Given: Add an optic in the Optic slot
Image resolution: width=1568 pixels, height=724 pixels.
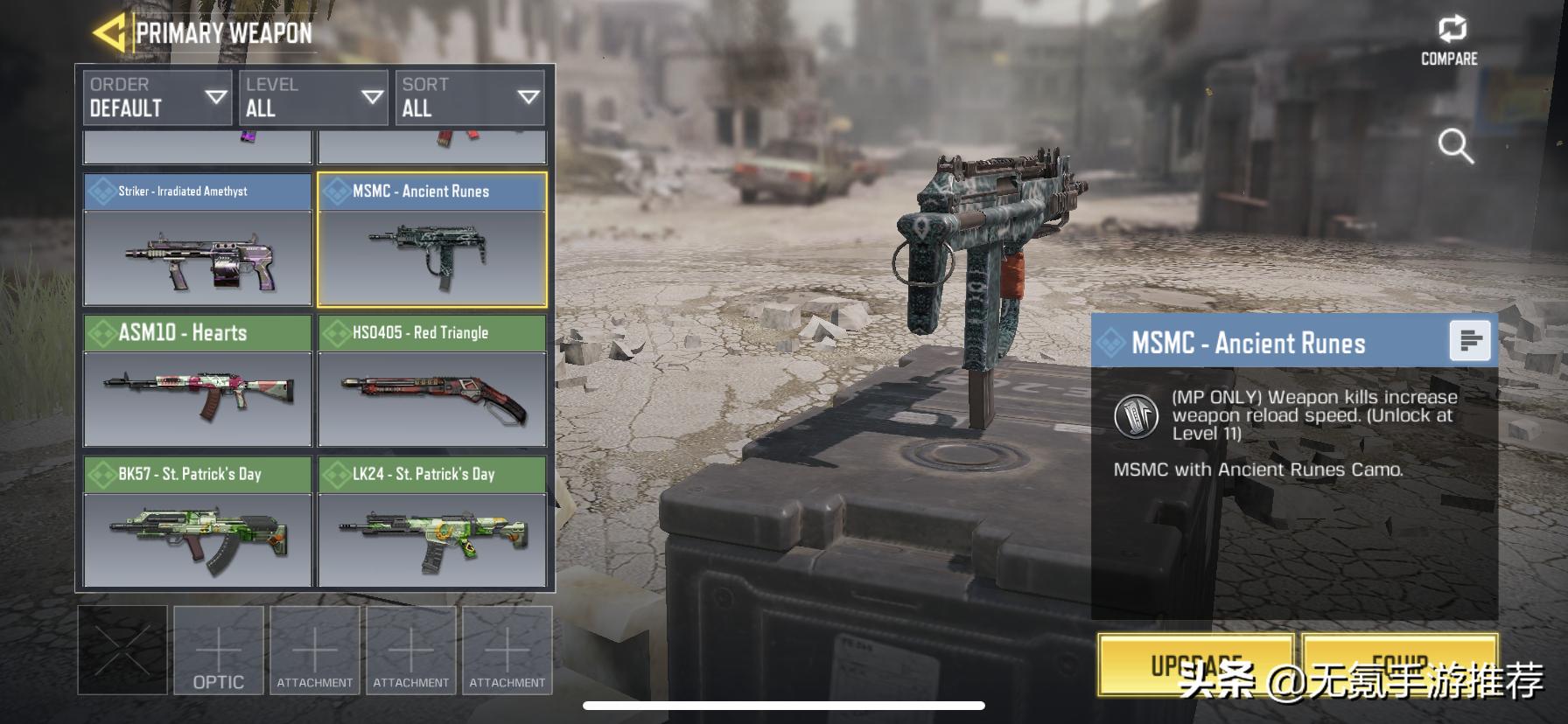Looking at the screenshot, I should 219,651.
